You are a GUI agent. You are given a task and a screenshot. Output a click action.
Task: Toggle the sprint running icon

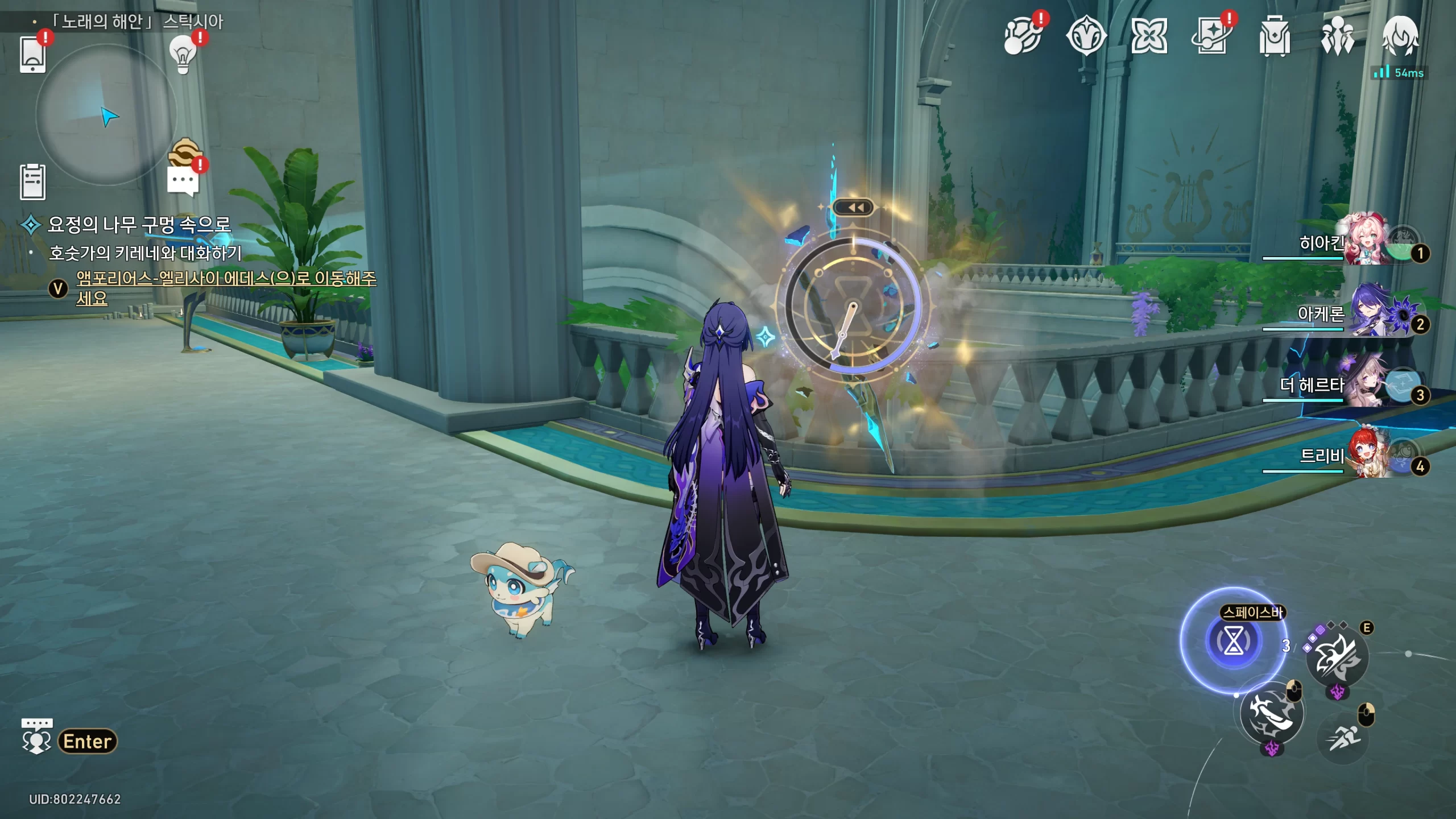tap(1343, 738)
